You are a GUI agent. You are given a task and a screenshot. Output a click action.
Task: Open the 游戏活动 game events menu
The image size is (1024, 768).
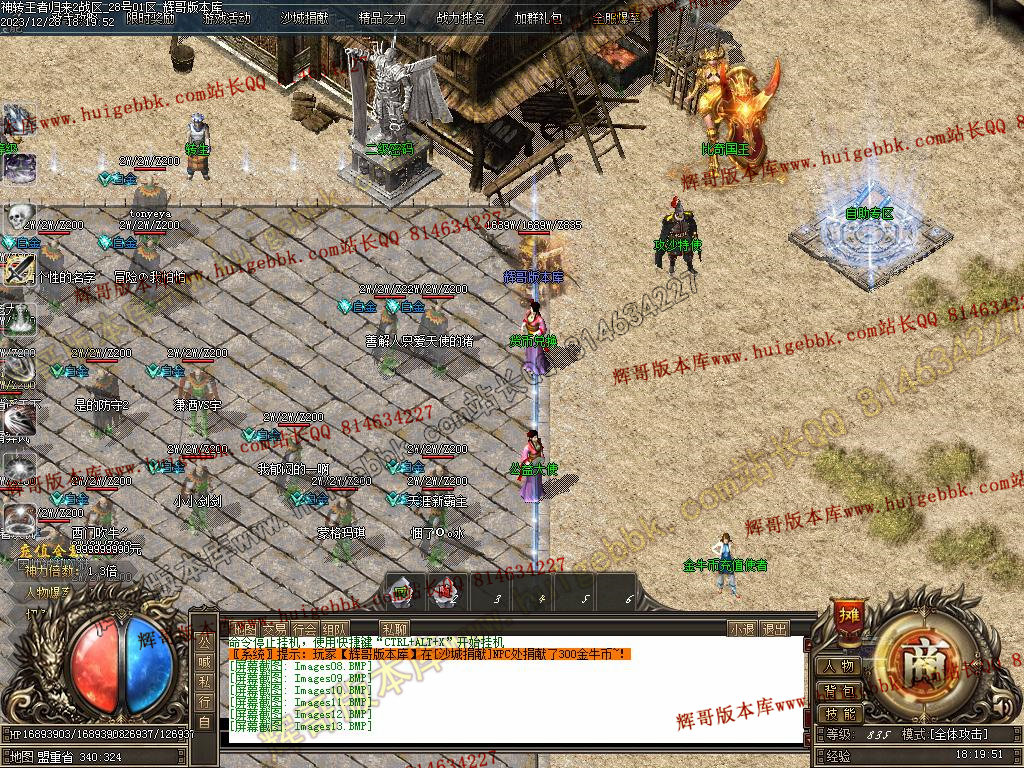pyautogui.click(x=227, y=18)
